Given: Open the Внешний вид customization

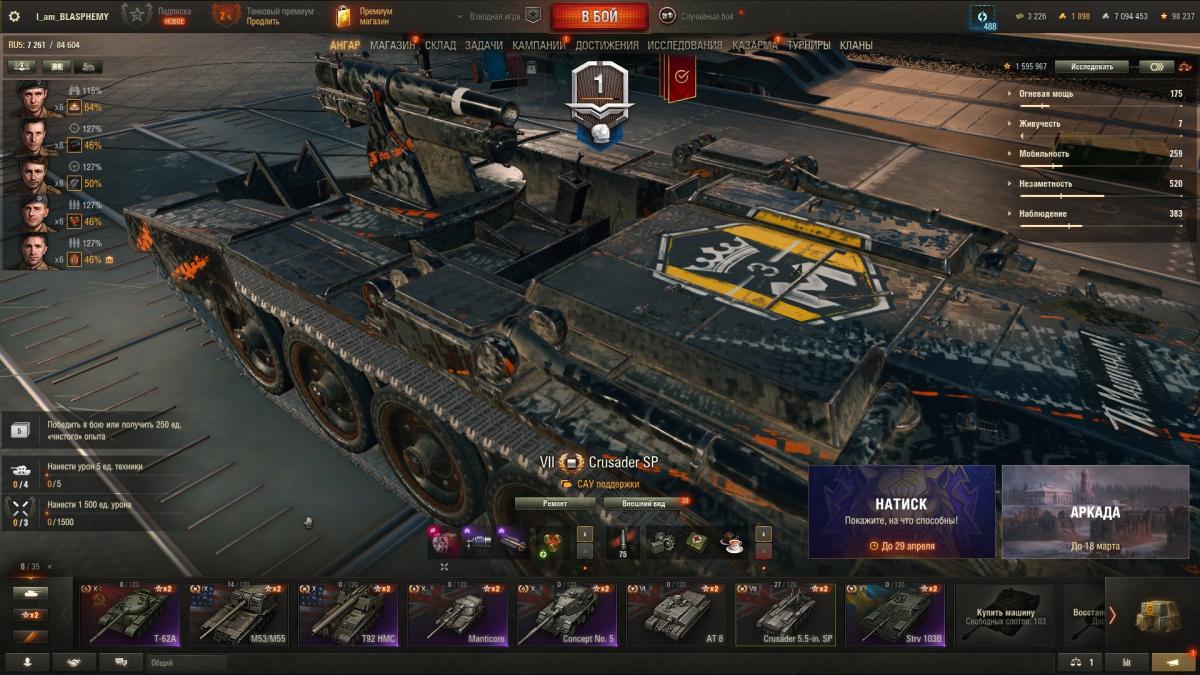Looking at the screenshot, I should [644, 504].
